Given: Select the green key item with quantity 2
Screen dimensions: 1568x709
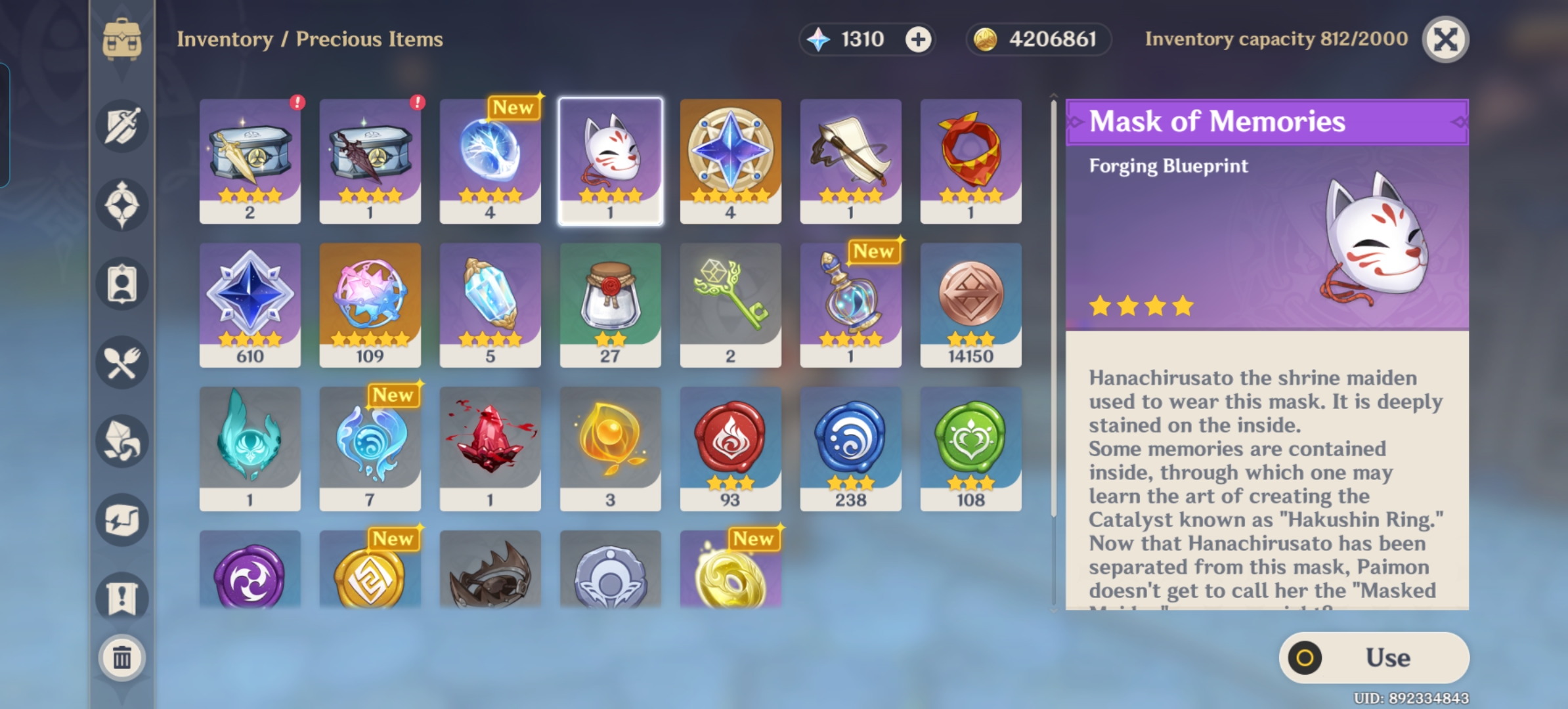Looking at the screenshot, I should coord(731,305).
